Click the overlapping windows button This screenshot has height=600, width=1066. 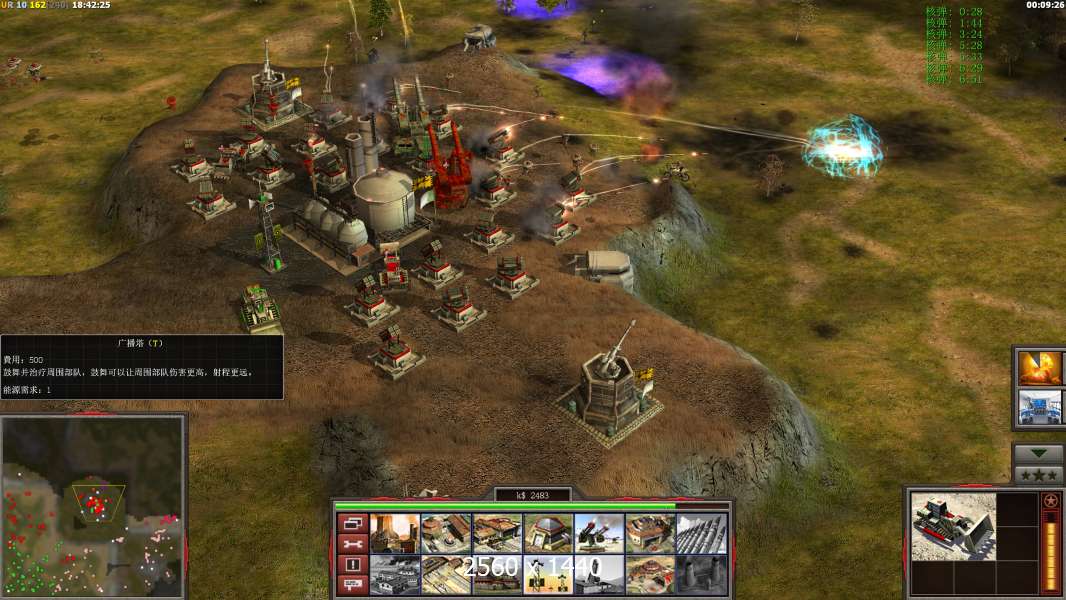pyautogui.click(x=352, y=523)
